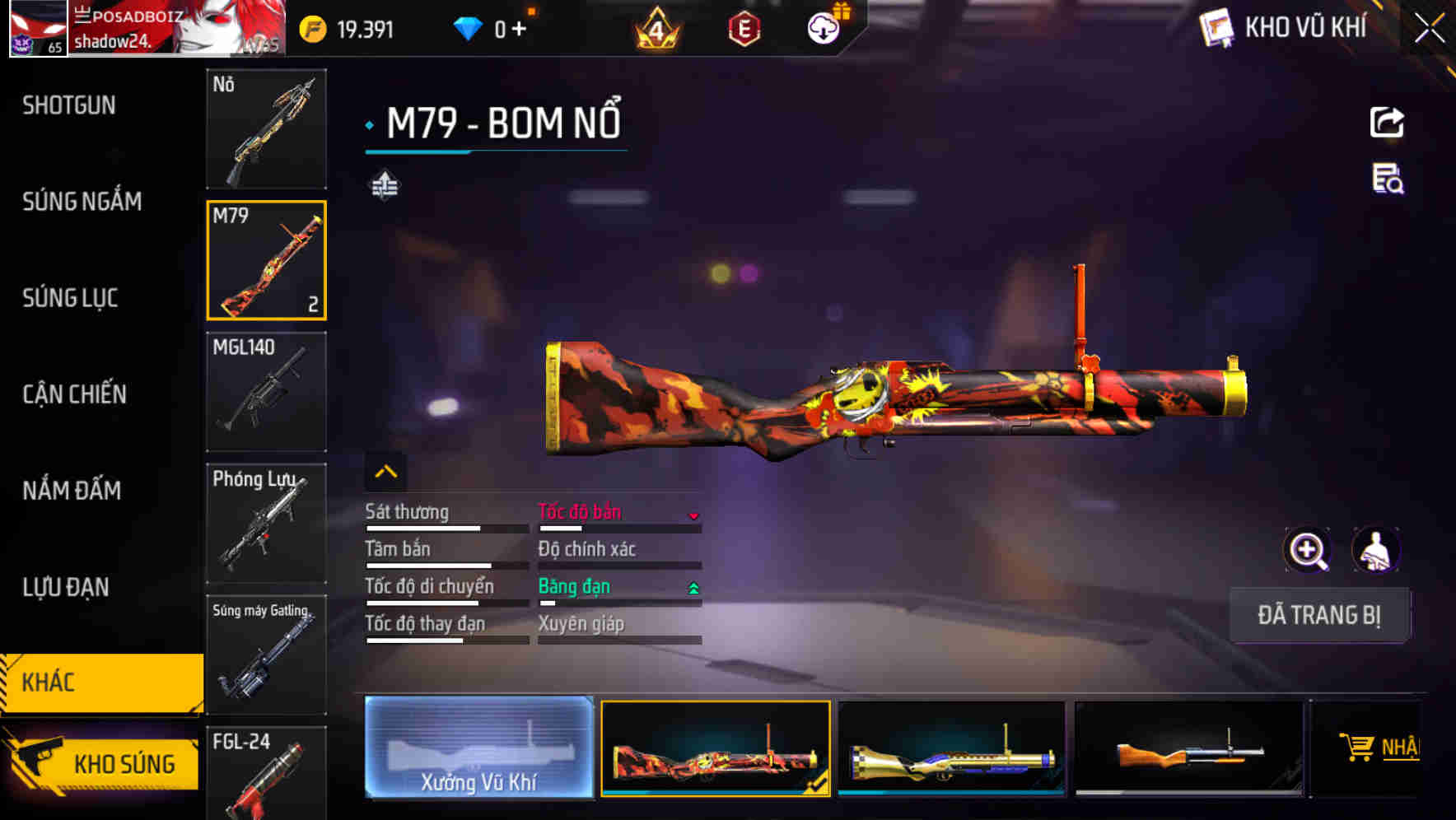Click the diamond top-up icon
This screenshot has height=820, width=1456.
[468, 26]
